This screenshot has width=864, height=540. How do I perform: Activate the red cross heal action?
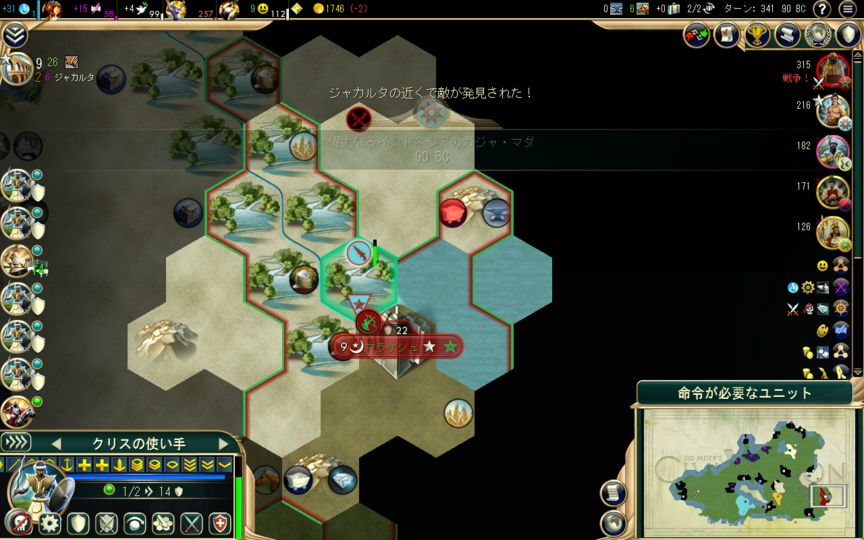pyautogui.click(x=219, y=523)
